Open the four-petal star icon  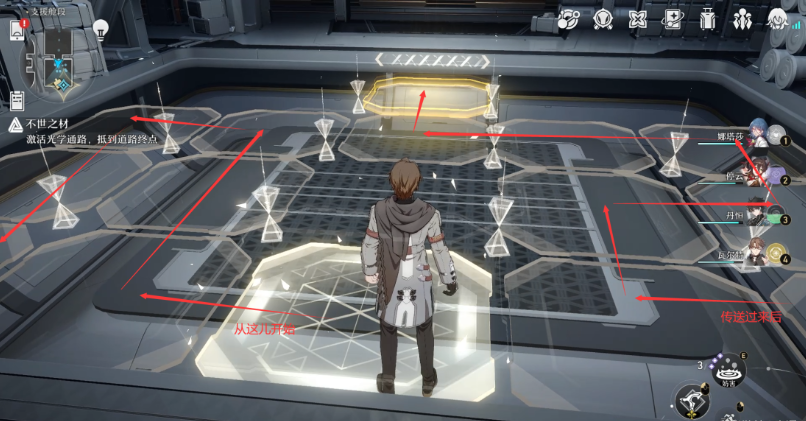639,18
